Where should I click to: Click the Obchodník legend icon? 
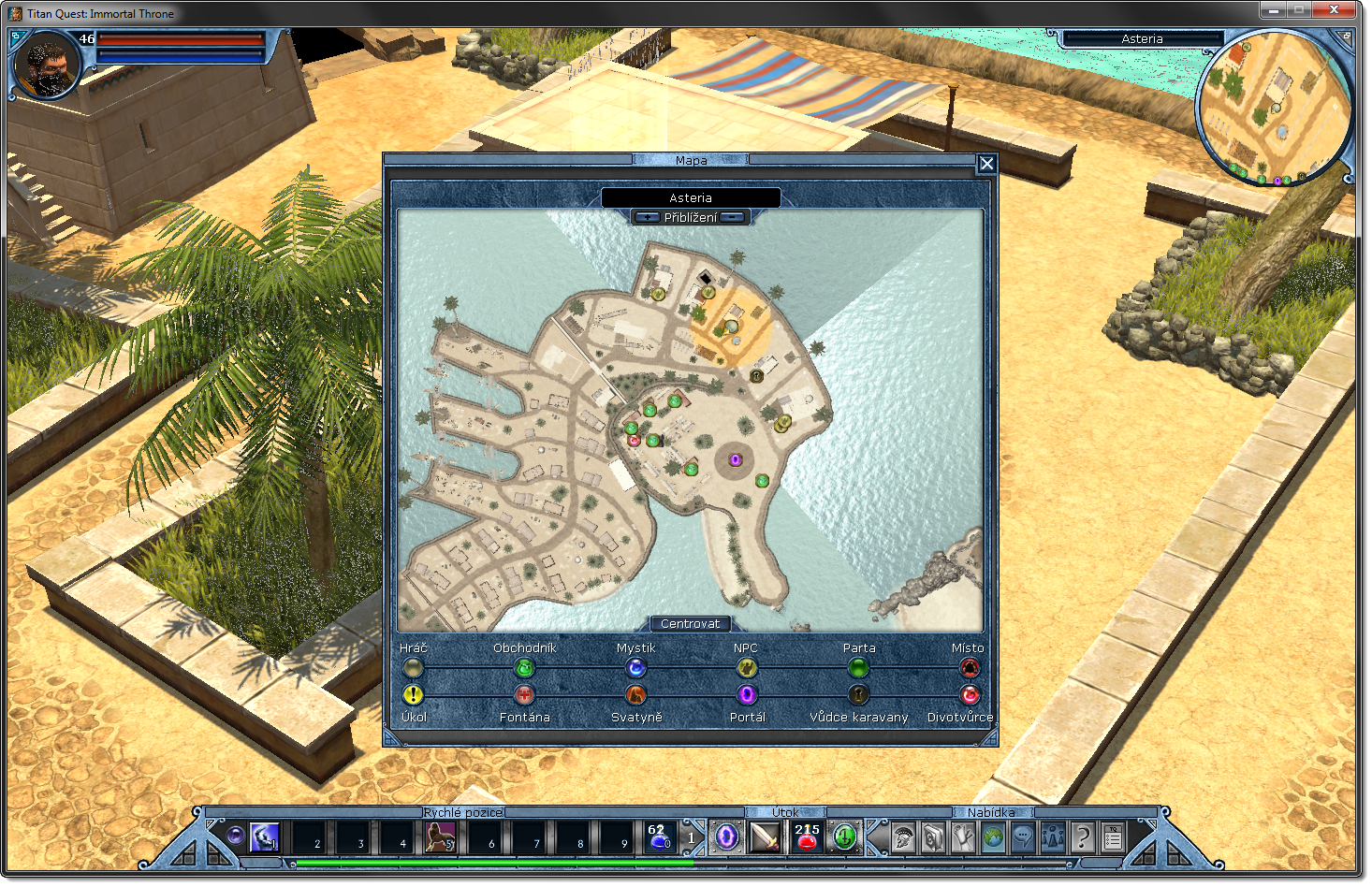tap(524, 668)
